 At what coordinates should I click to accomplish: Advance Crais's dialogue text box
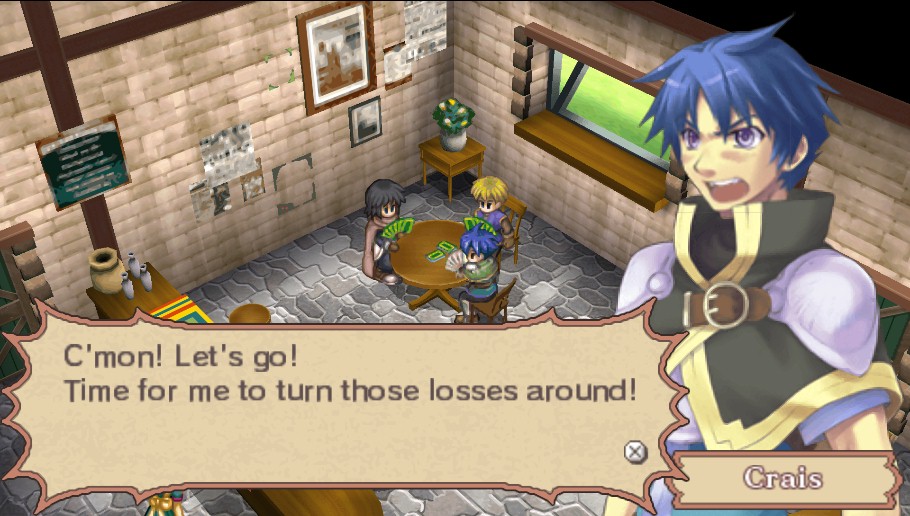635,452
